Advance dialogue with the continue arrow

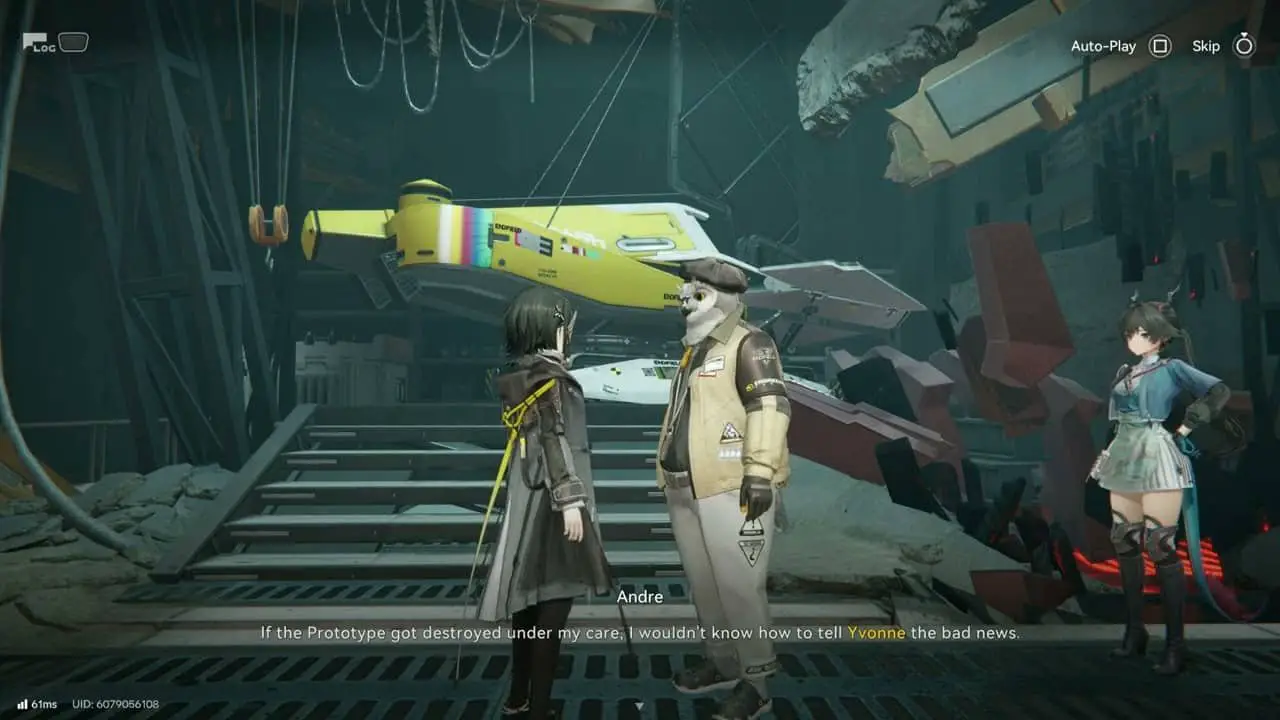tap(639, 705)
